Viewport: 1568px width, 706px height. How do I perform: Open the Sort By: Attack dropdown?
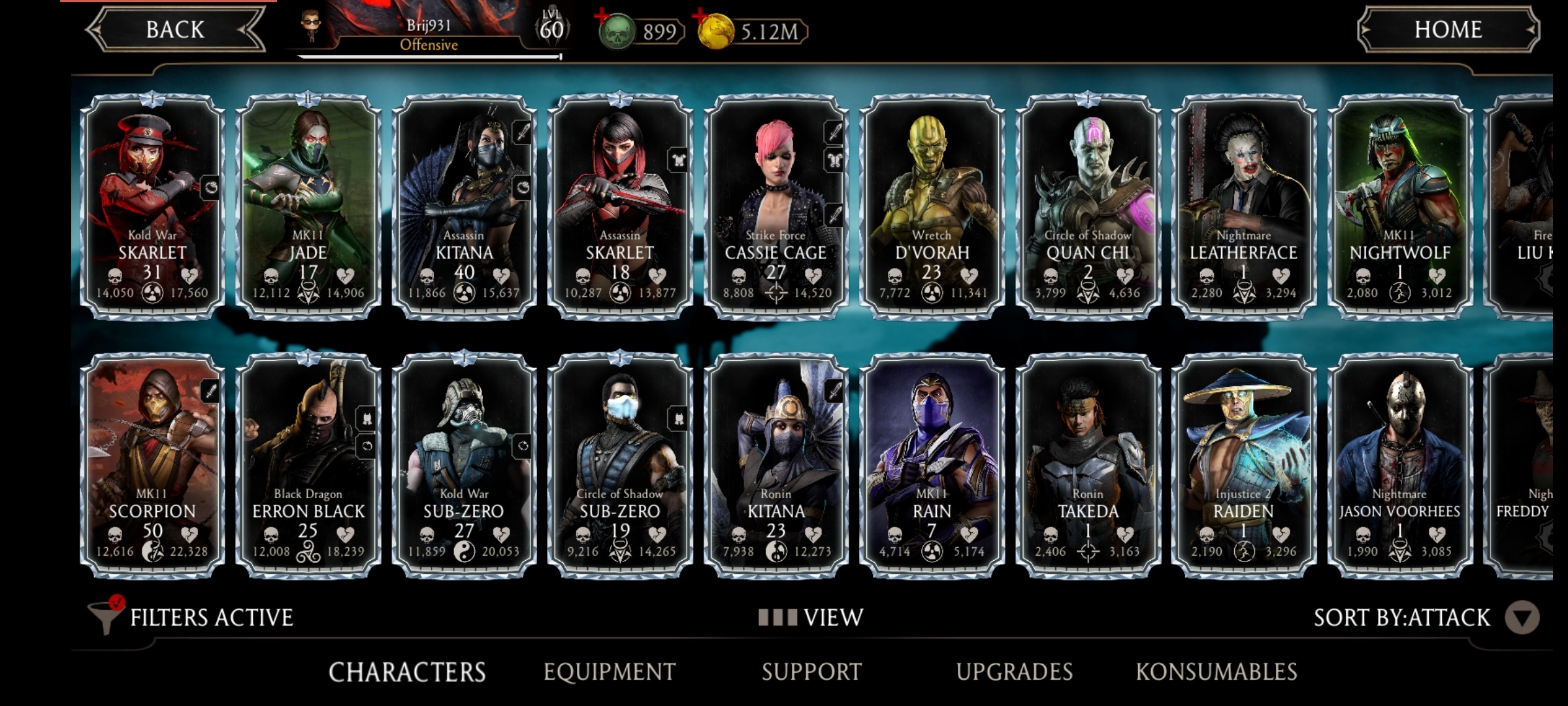click(1521, 617)
